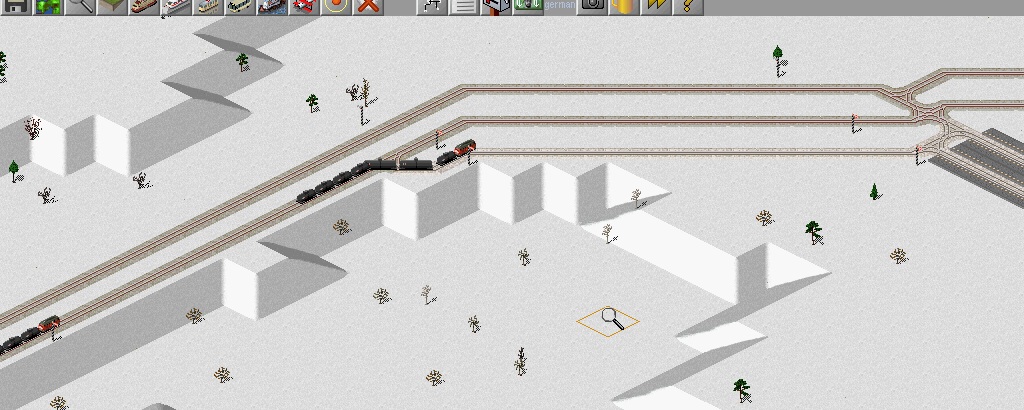Open the red airplane build menu
This screenshot has height=410, width=1024.
(x=304, y=6)
